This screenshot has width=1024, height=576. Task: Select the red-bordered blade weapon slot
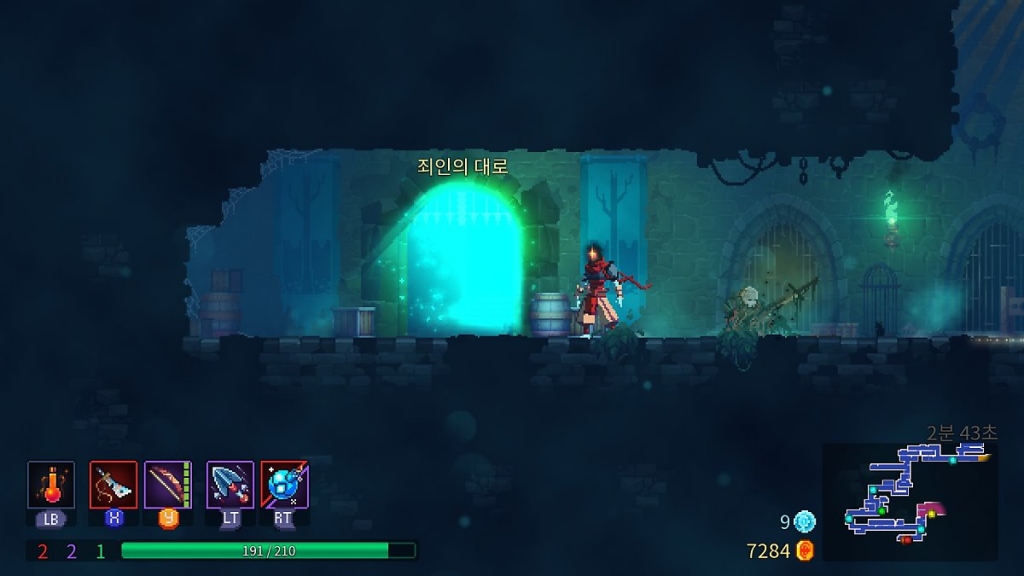(x=113, y=485)
